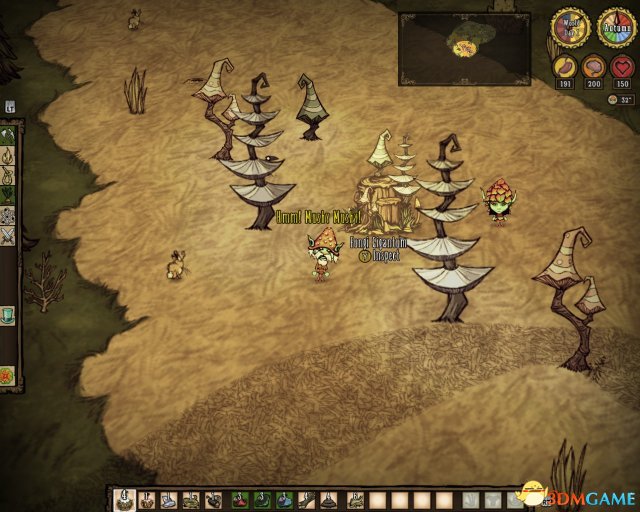Image resolution: width=640 pixels, height=512 pixels.
Task: Open the Fire crafting tab
Action: click(x=9, y=156)
